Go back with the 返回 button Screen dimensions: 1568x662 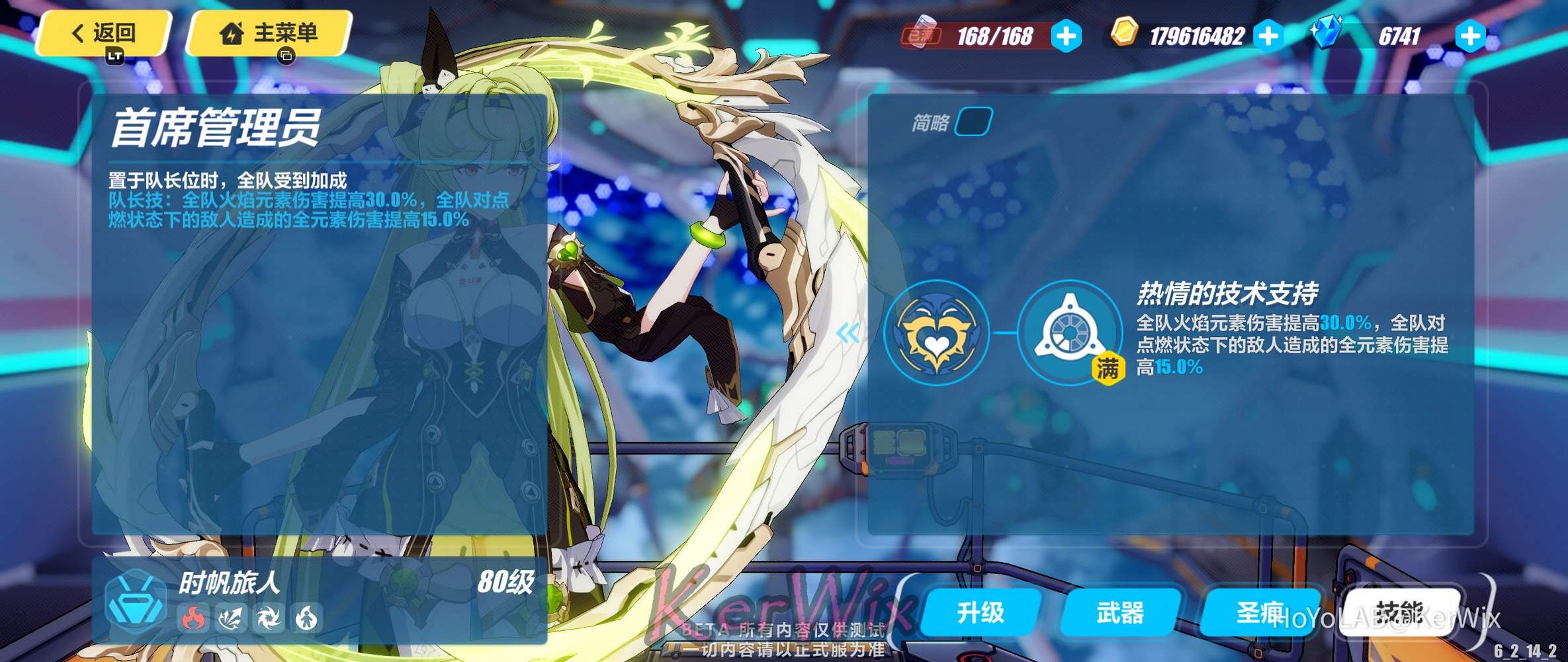[104, 33]
